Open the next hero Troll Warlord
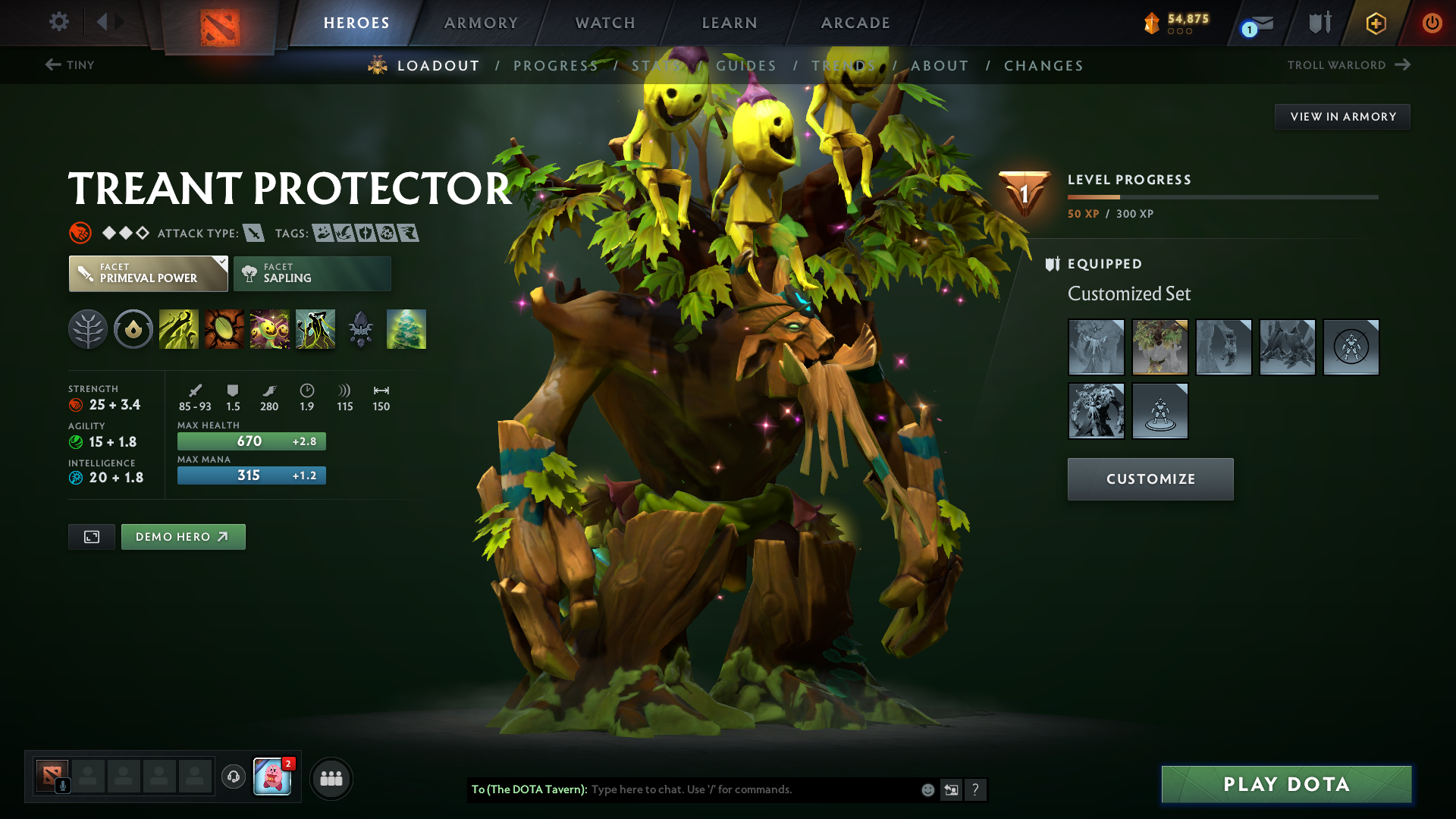Screen dimensions: 1456x819 (x=1350, y=65)
